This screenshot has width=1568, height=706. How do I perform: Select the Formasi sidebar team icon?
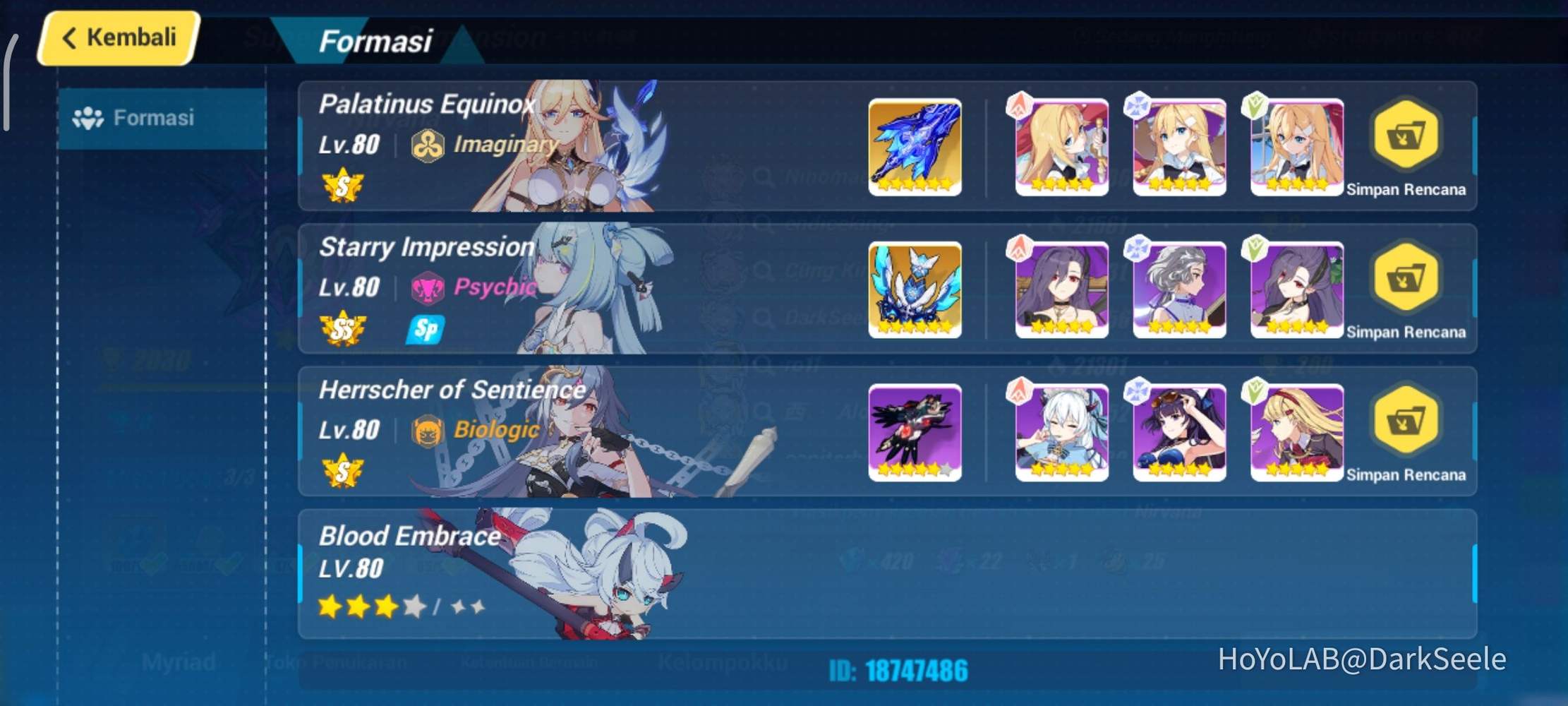click(x=90, y=117)
